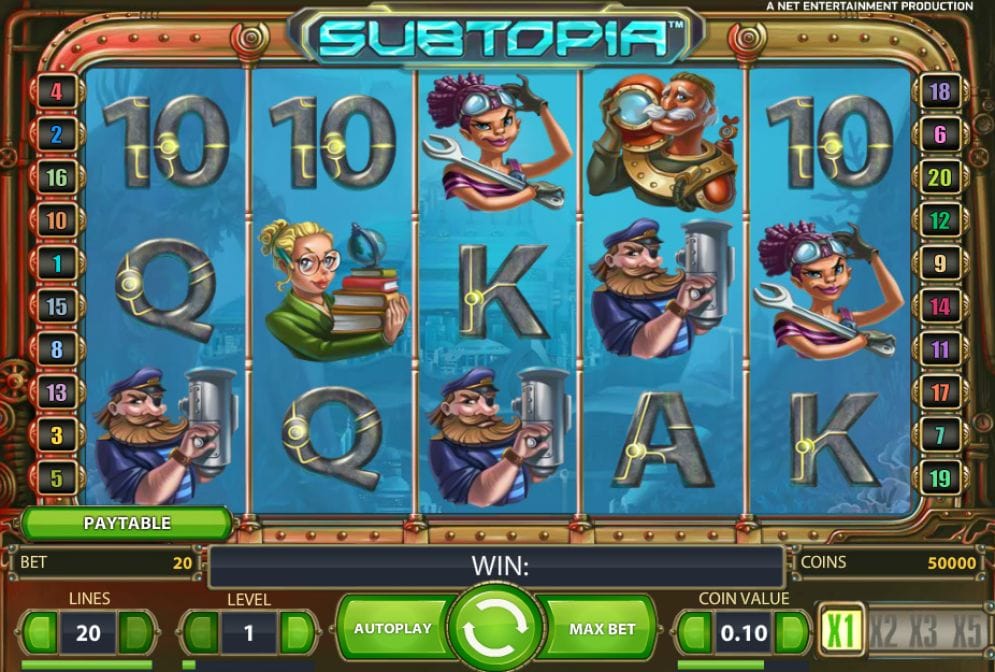Decrease the number of bet lines
Image resolution: width=995 pixels, height=672 pixels.
(x=40, y=633)
